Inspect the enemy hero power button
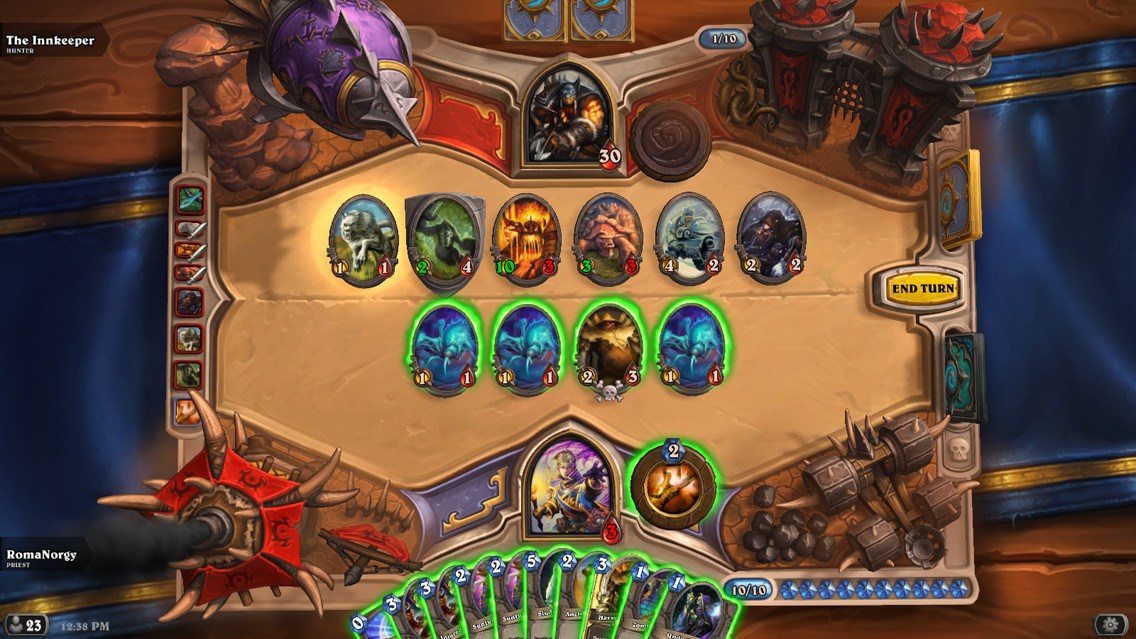This screenshot has width=1136, height=639. coord(670,140)
